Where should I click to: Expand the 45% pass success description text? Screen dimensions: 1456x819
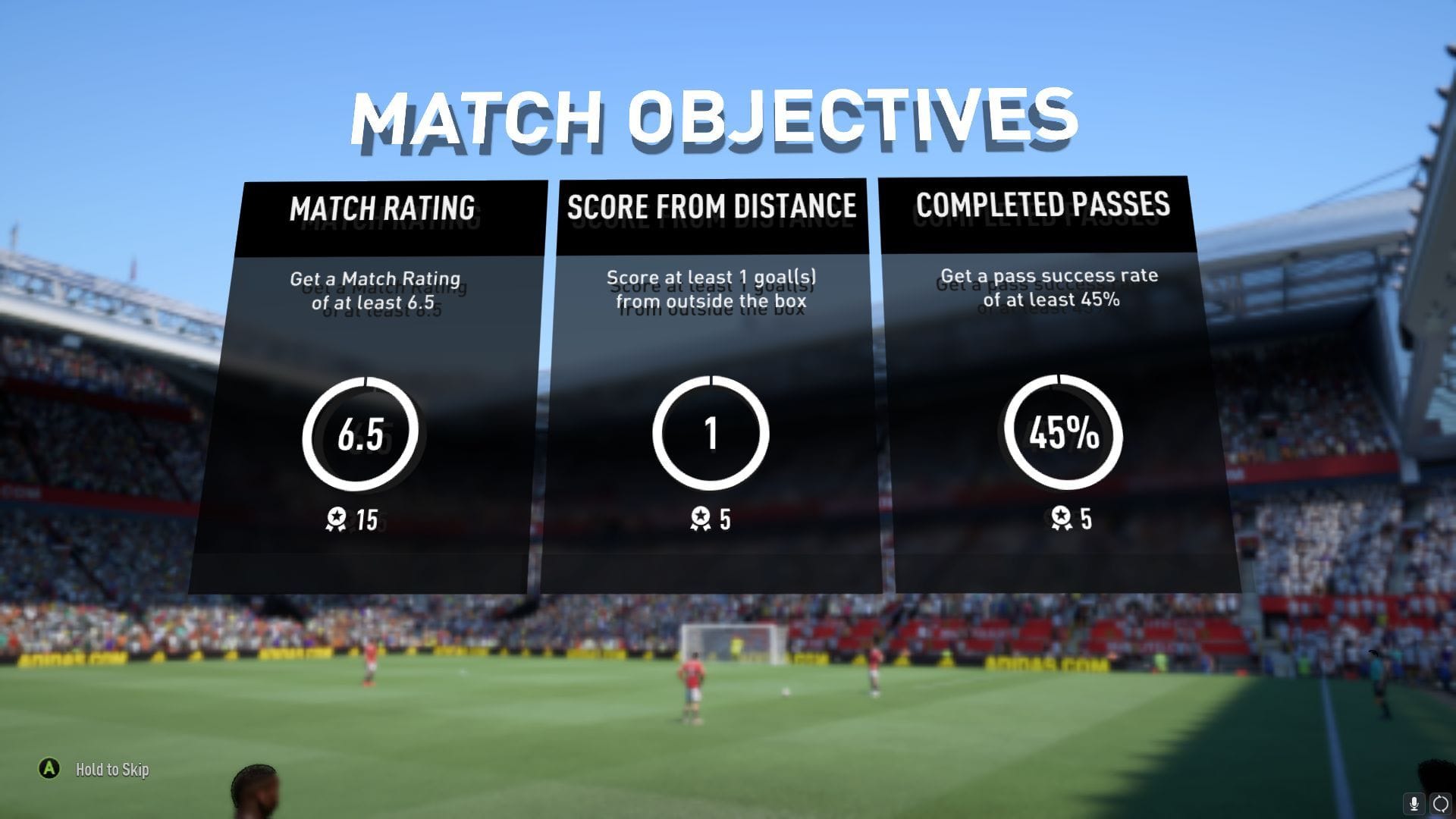(1050, 290)
